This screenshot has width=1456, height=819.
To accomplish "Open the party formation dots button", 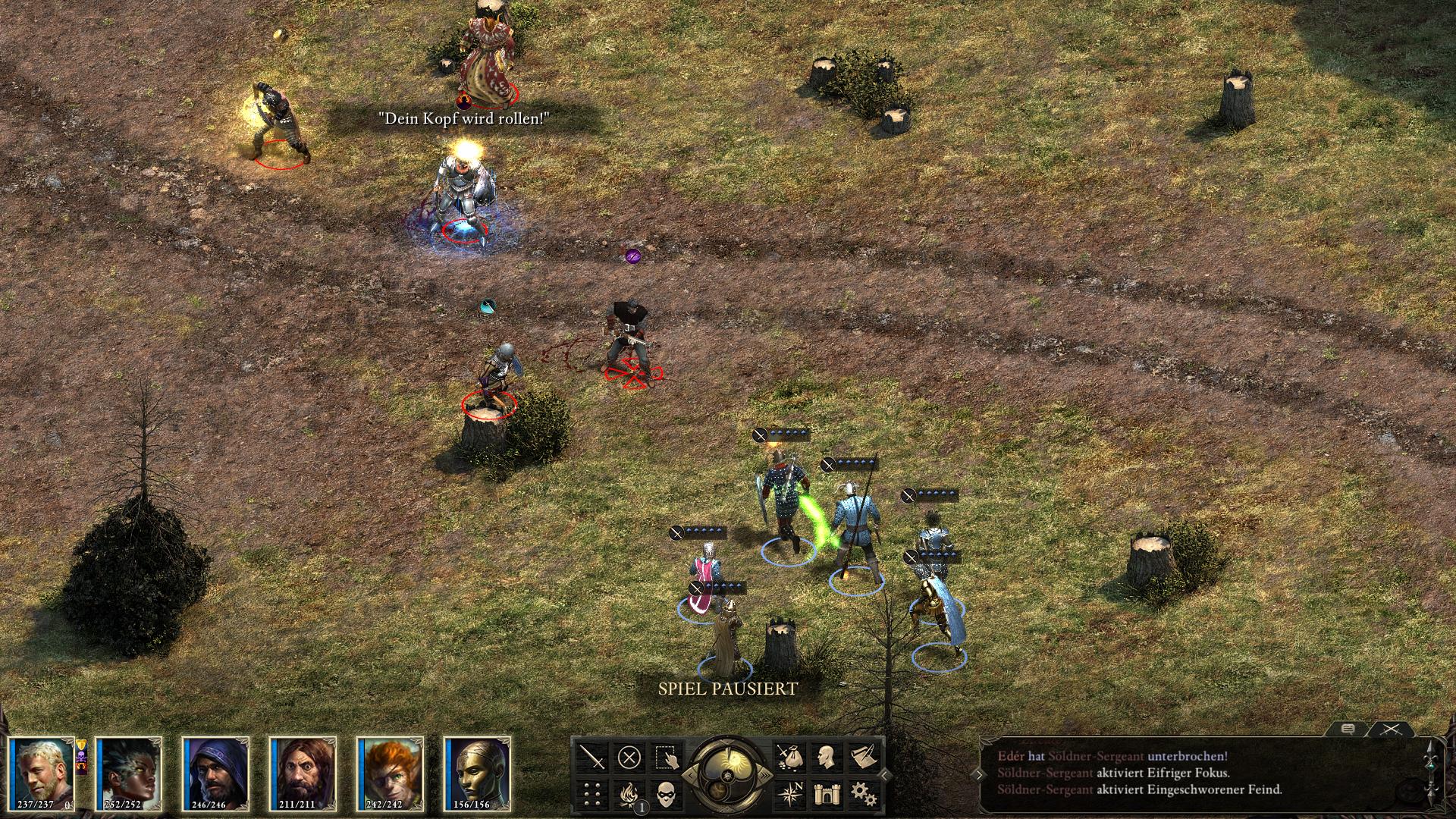I will [x=592, y=794].
